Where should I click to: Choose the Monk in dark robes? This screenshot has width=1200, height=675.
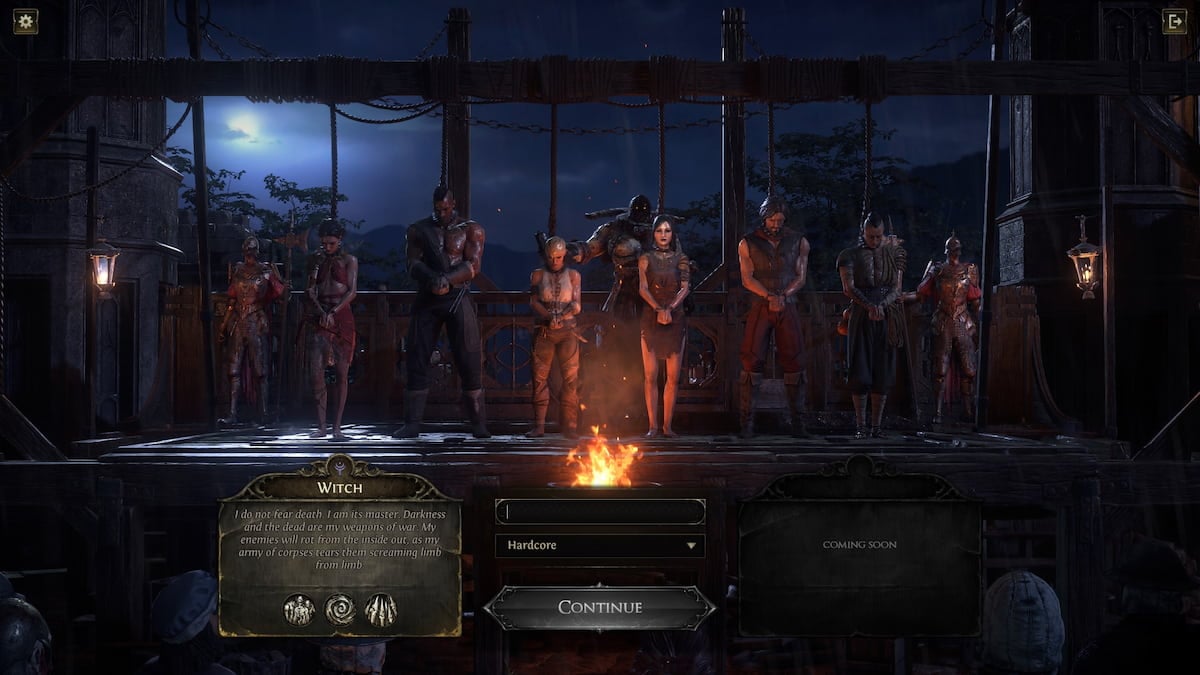870,320
